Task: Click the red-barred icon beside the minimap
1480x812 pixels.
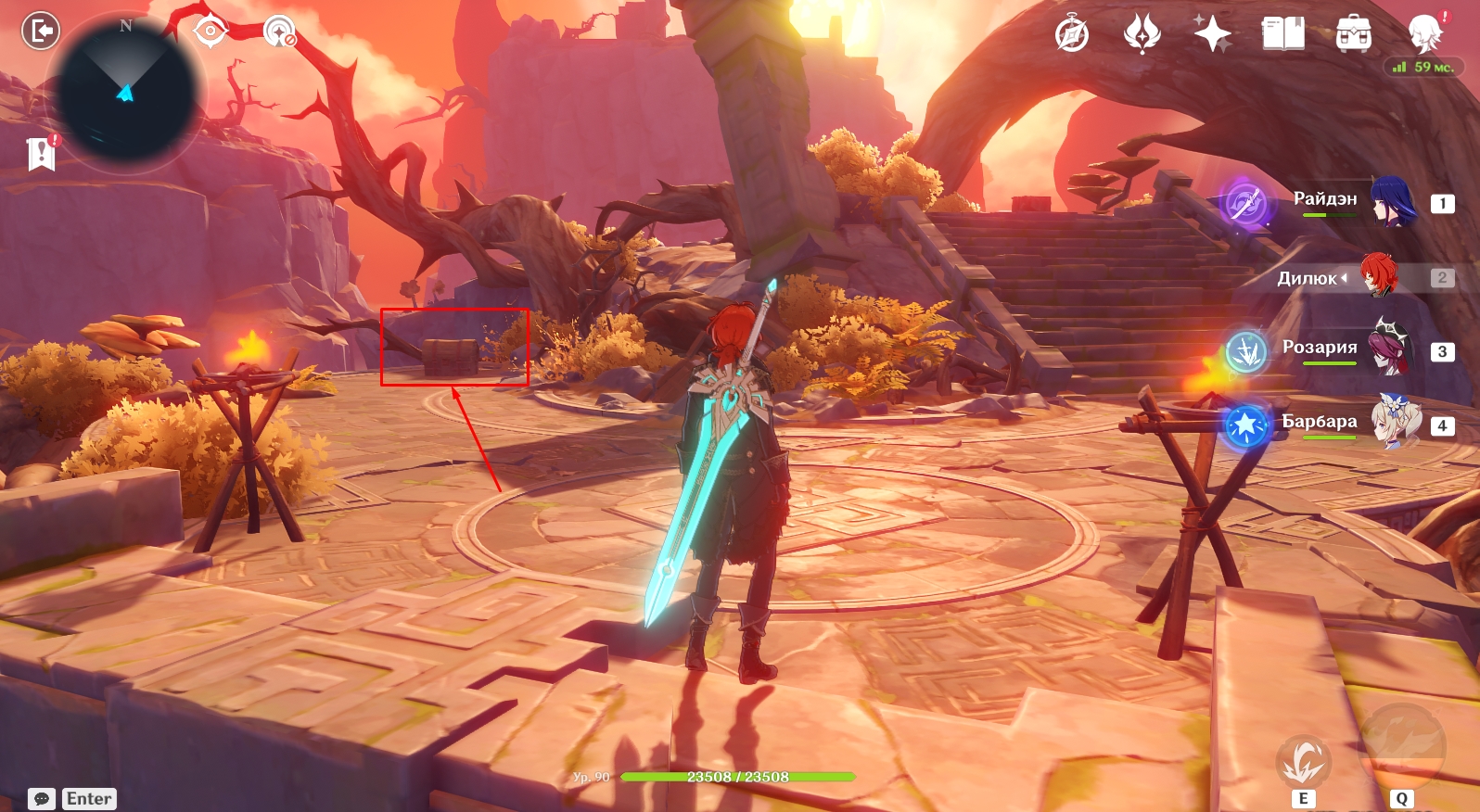Action: pos(278,32)
